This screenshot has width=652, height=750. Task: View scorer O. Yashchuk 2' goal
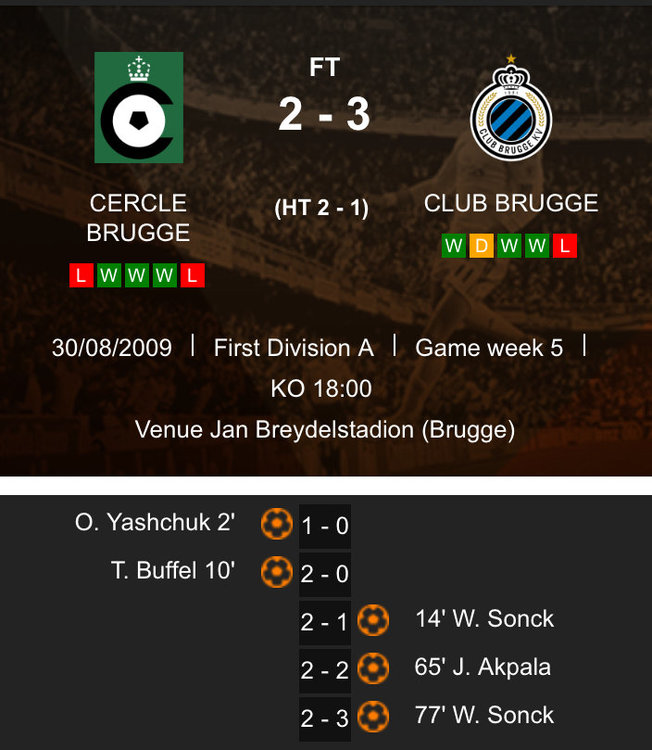pyautogui.click(x=154, y=522)
